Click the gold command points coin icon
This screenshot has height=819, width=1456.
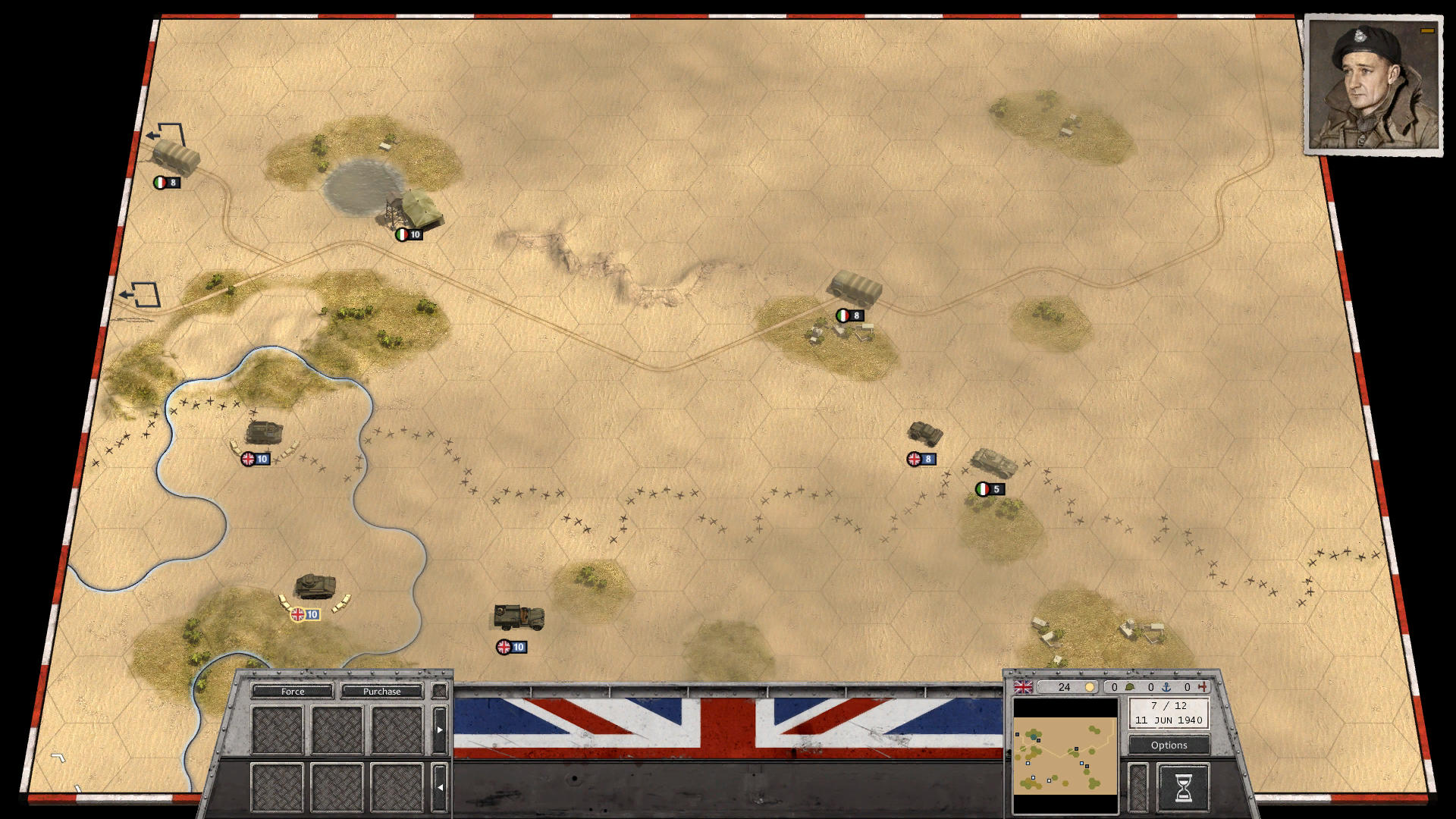(1090, 686)
